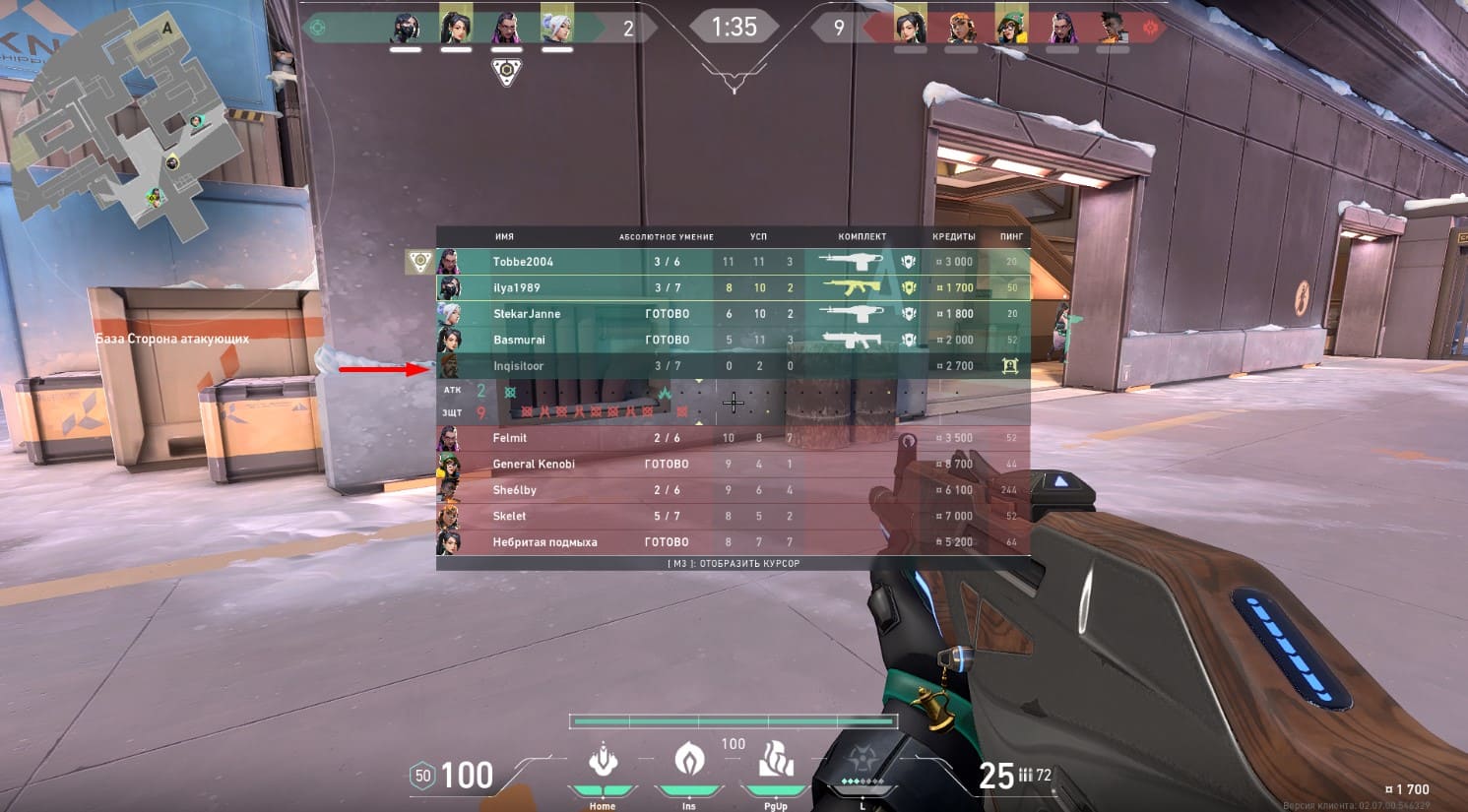The height and width of the screenshot is (812, 1468).
Task: Choose She6lby's row on the scoreboard
Action: click(x=733, y=490)
